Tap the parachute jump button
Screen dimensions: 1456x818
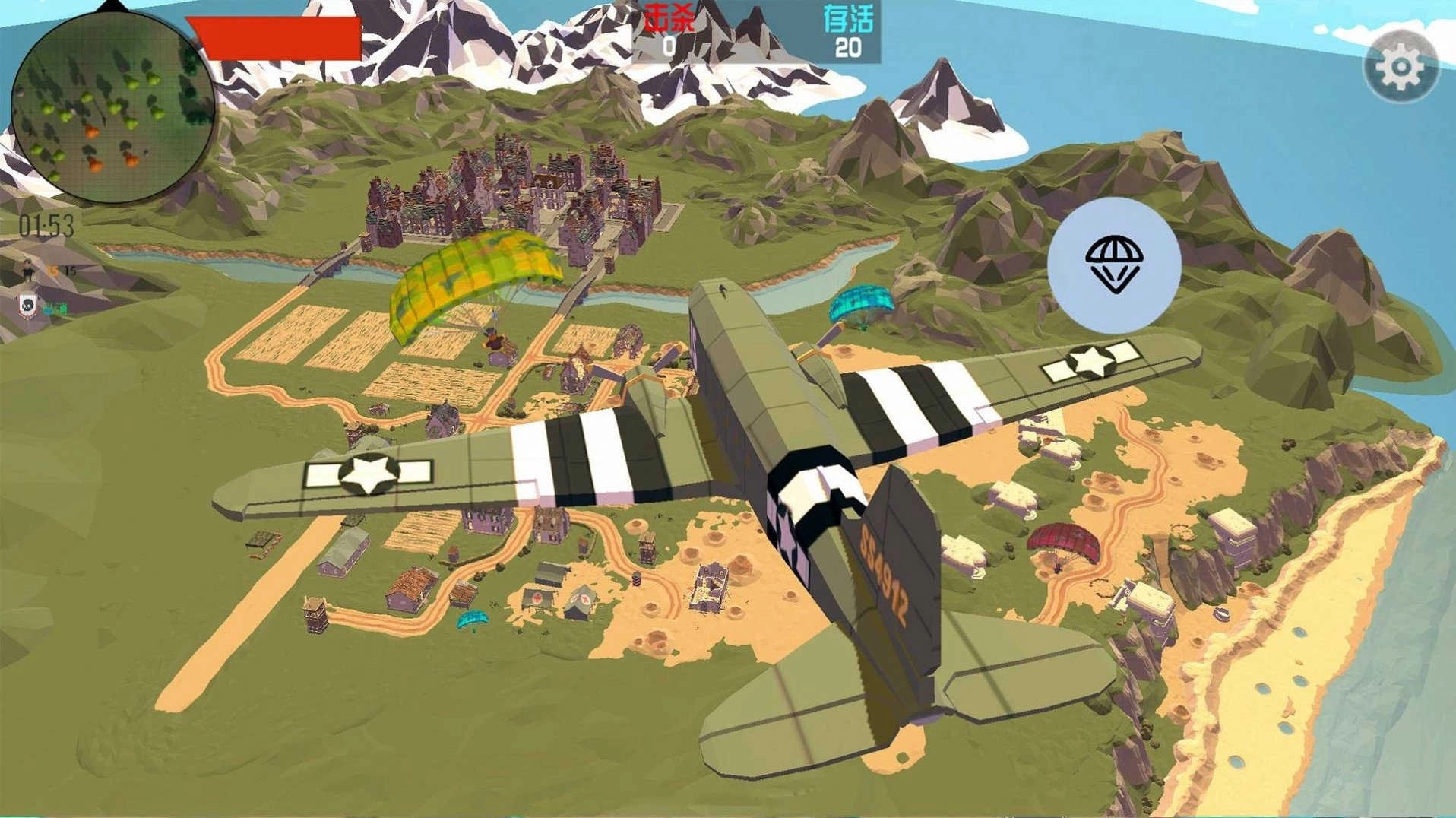[1114, 264]
